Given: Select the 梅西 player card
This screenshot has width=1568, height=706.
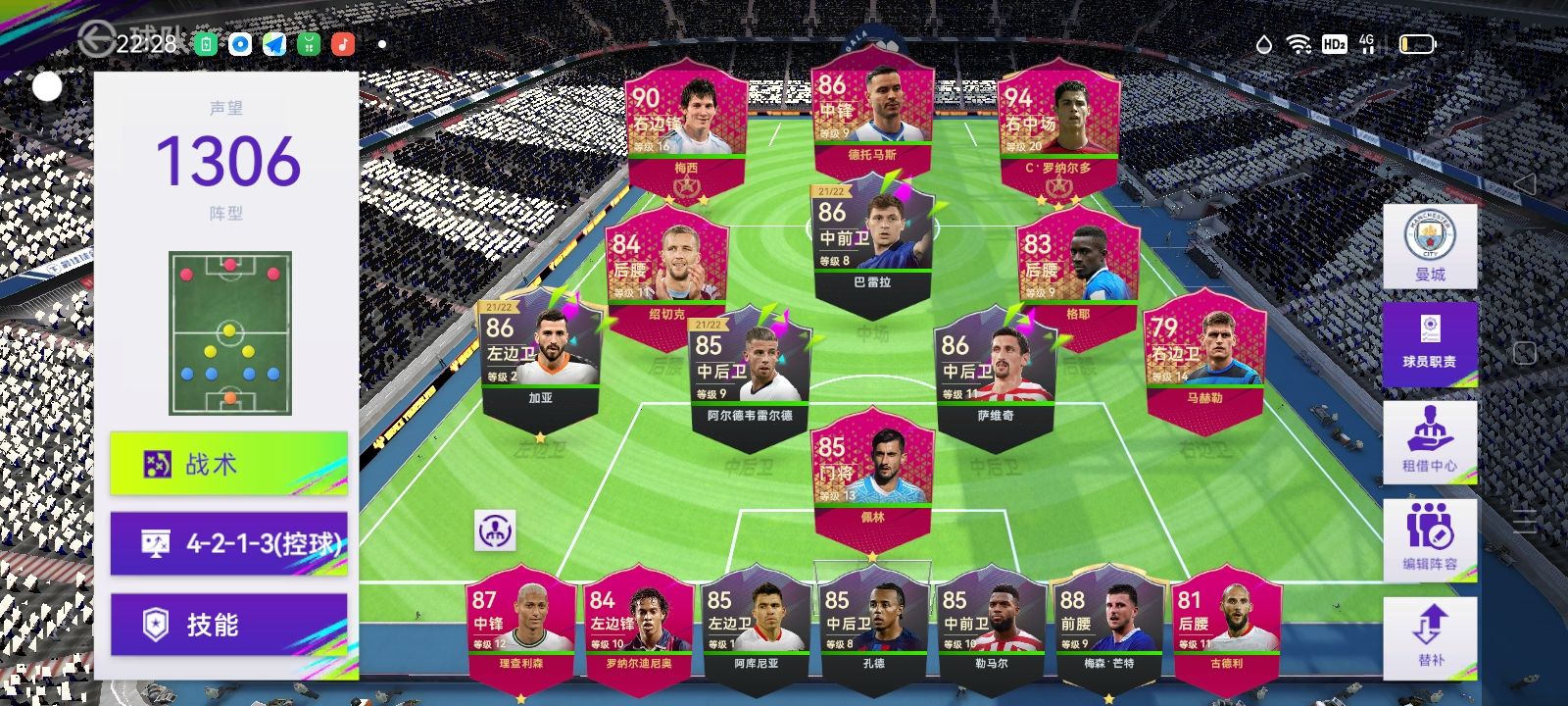Looking at the screenshot, I should click(x=686, y=127).
